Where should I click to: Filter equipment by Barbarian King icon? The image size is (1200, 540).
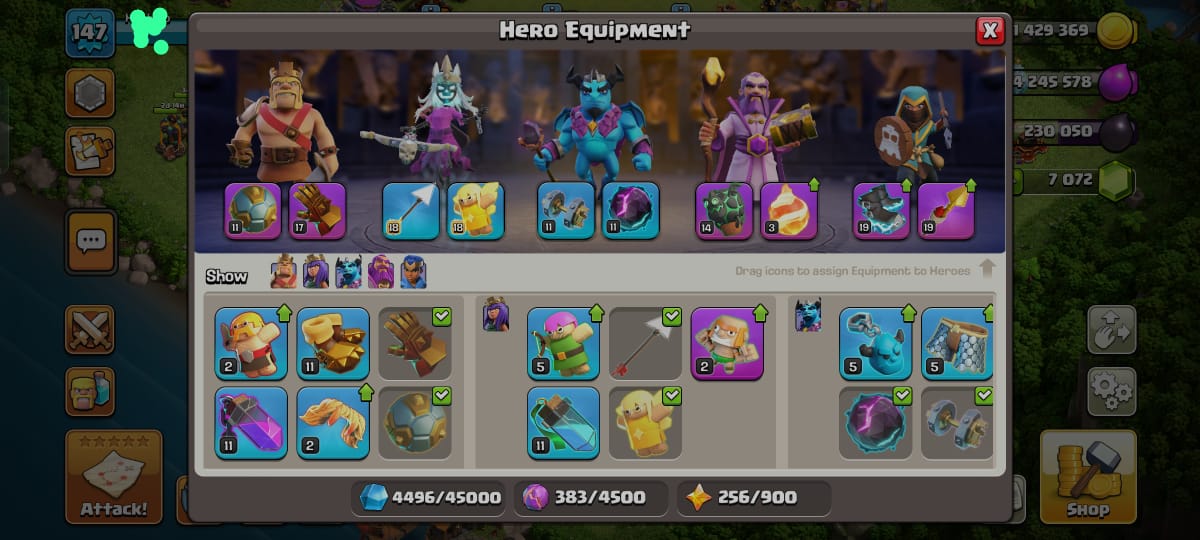285,272
